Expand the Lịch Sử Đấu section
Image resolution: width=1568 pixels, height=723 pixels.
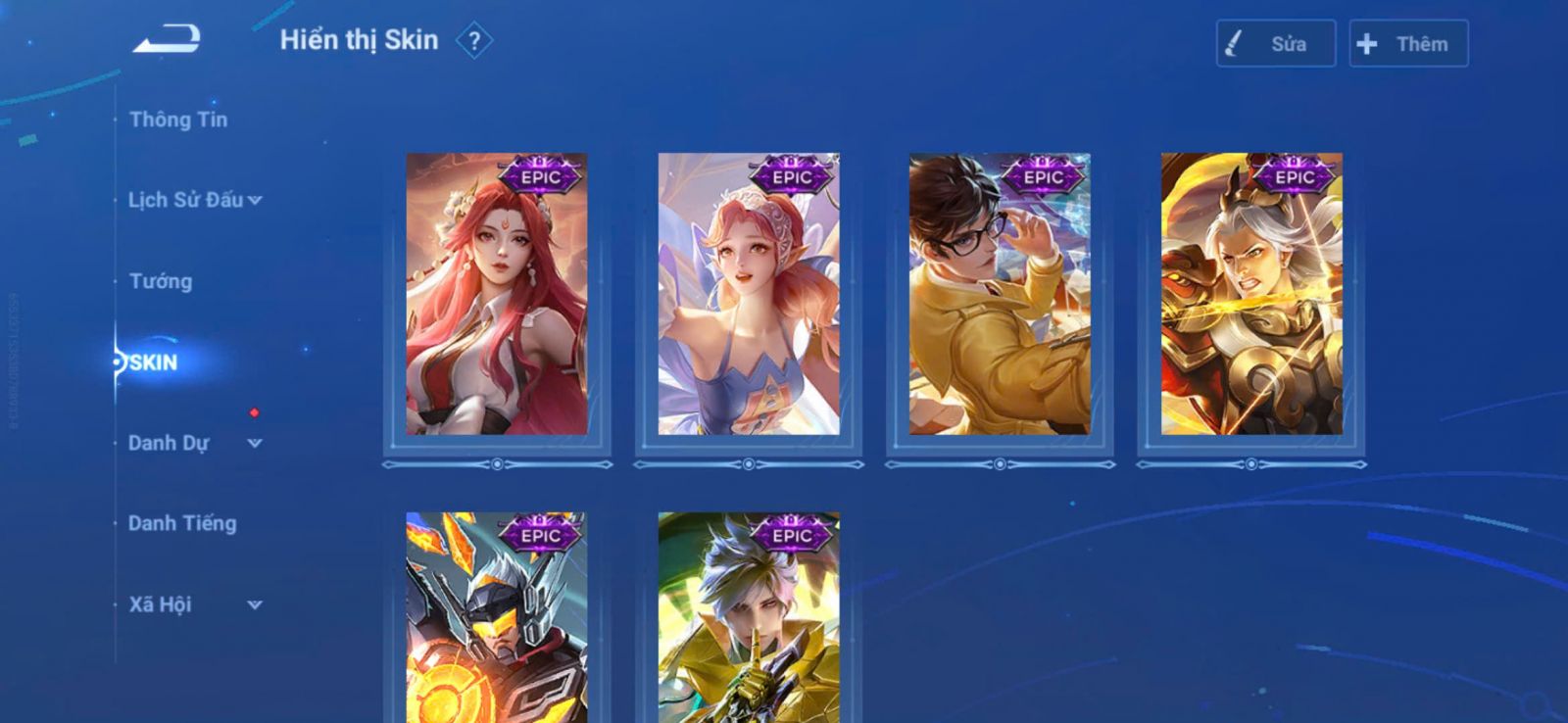click(x=194, y=200)
